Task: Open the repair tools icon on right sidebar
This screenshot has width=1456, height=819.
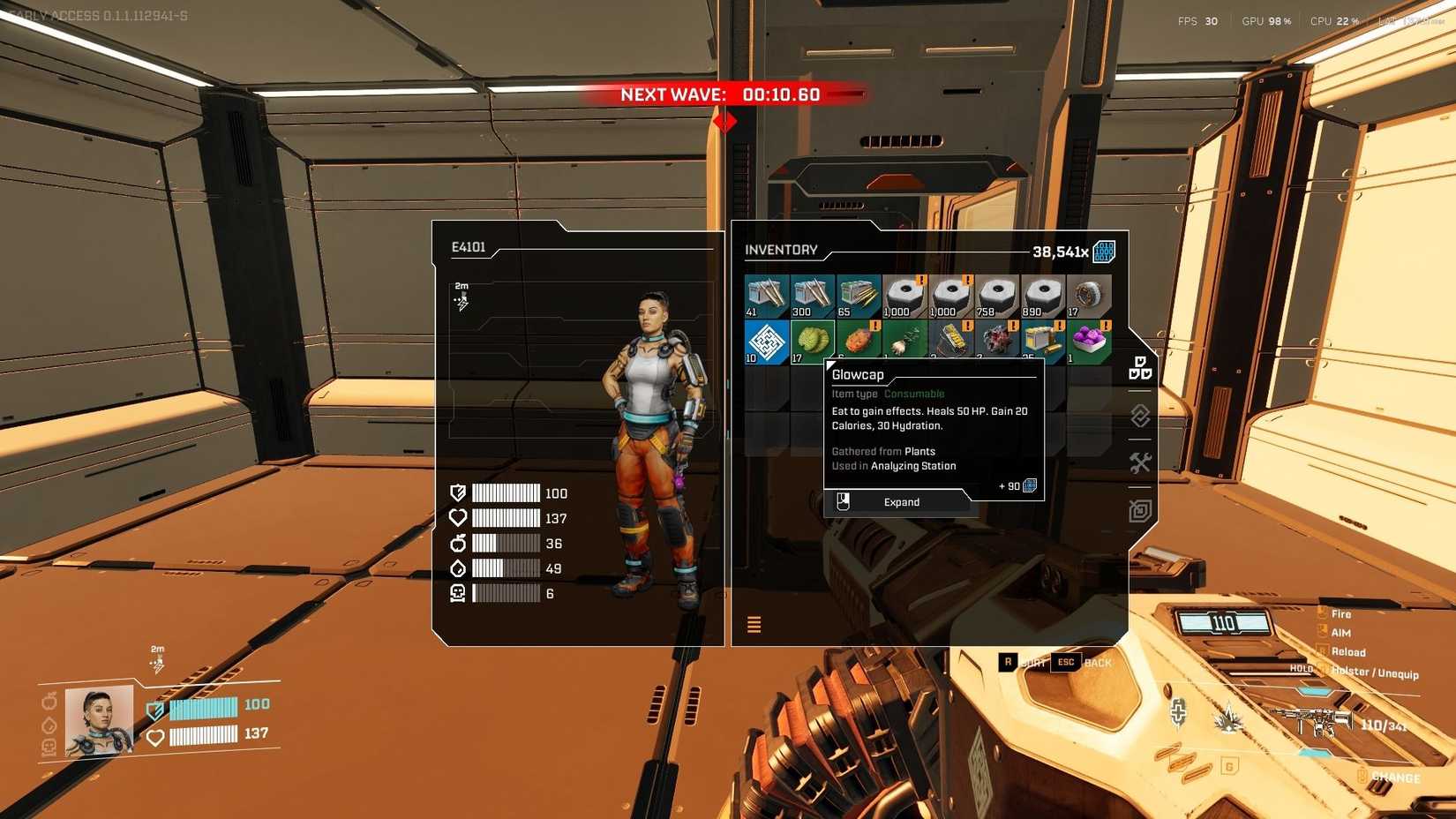Action: pyautogui.click(x=1139, y=462)
